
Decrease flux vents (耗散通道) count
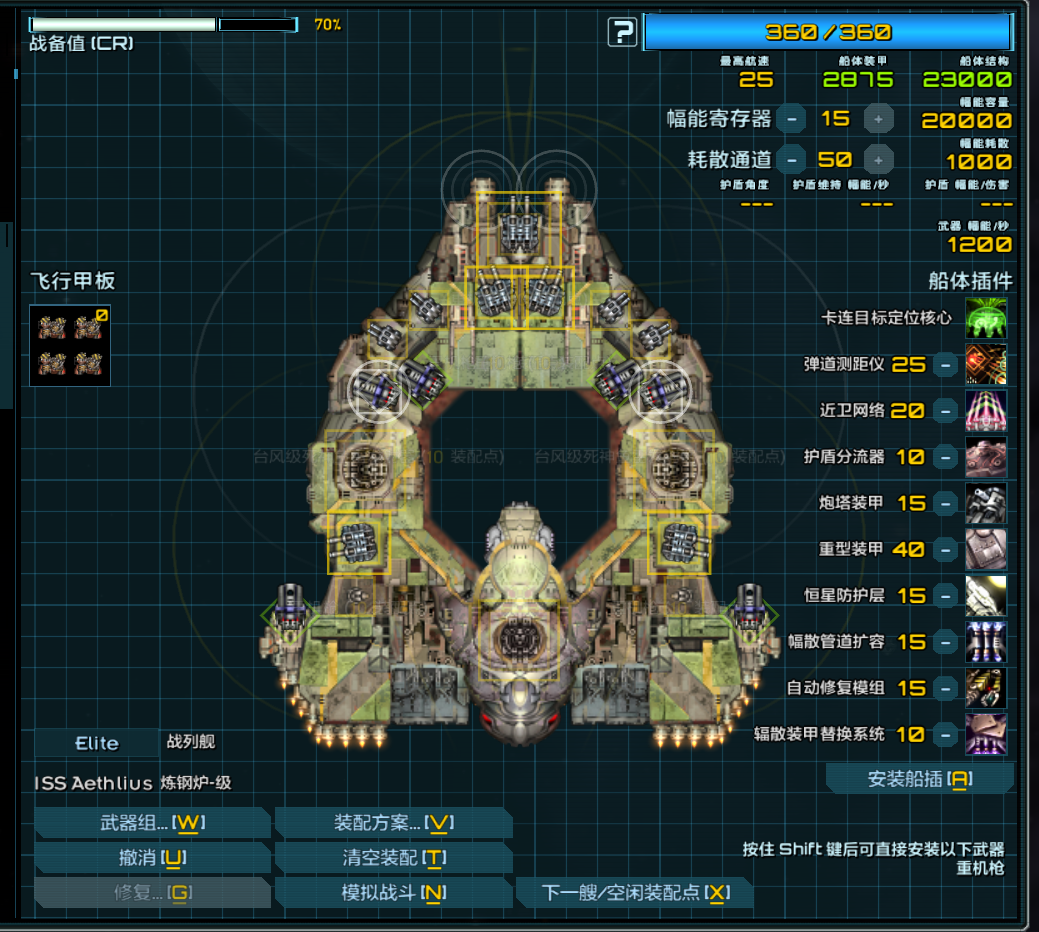click(791, 159)
